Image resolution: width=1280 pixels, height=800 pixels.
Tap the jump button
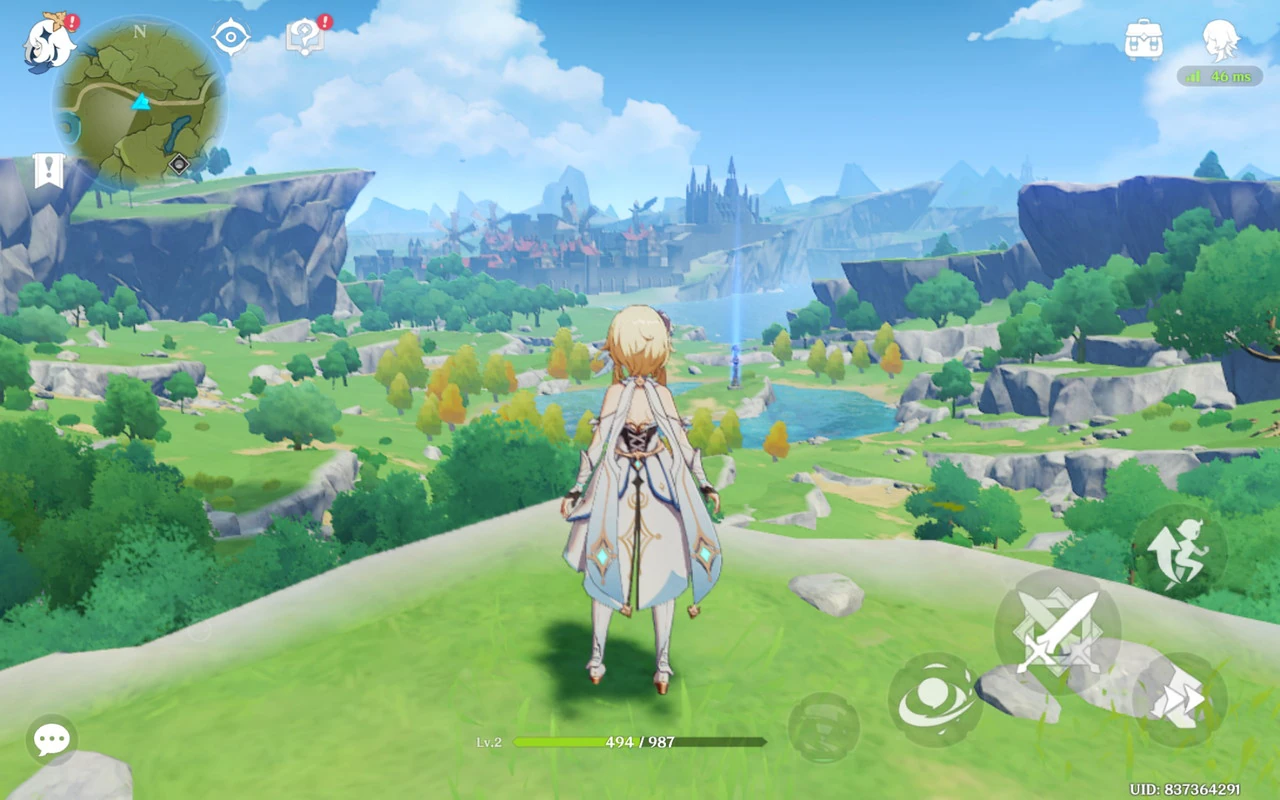[1179, 552]
